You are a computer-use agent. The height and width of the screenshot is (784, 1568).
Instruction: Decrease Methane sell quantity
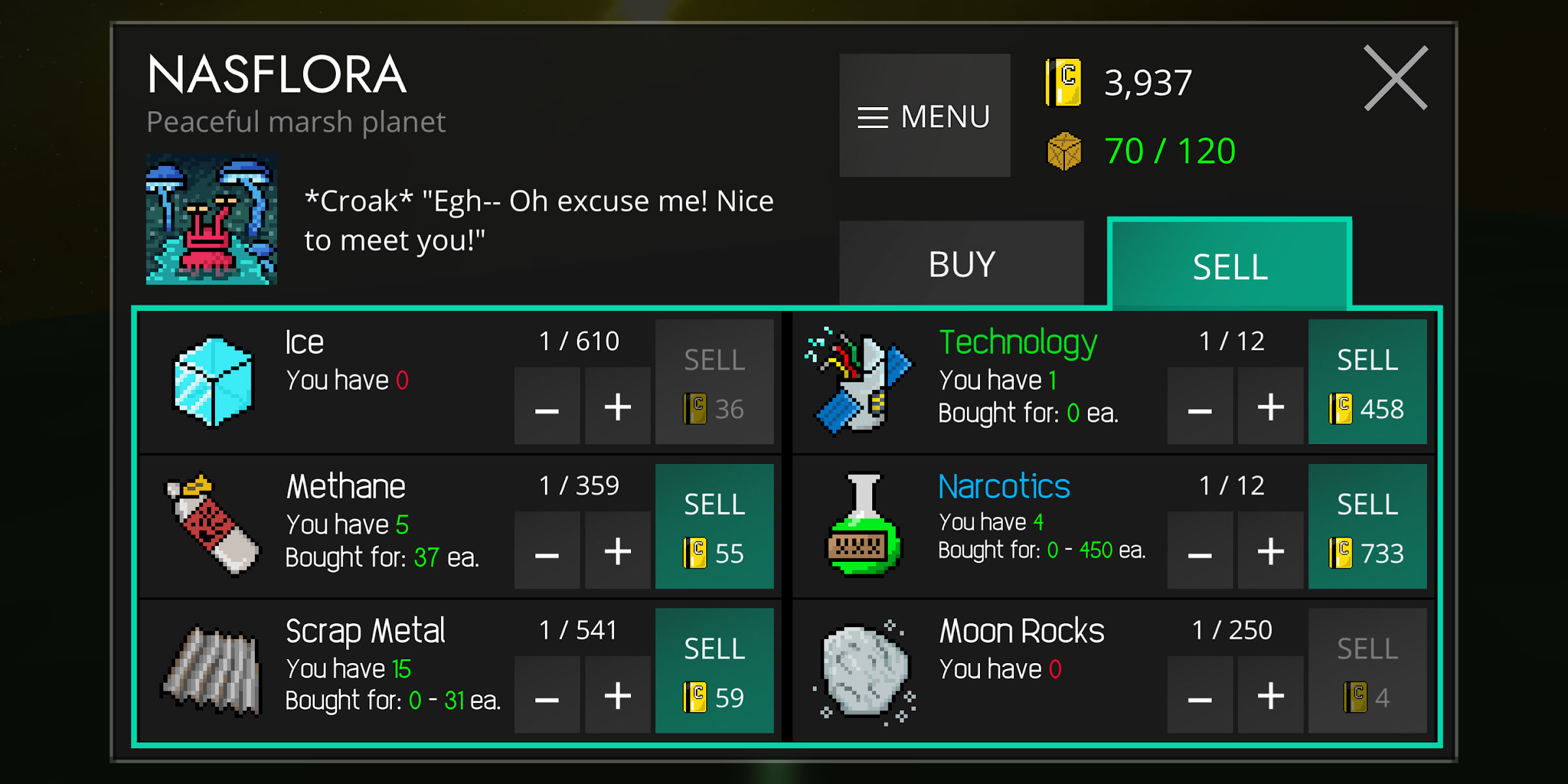click(x=547, y=552)
